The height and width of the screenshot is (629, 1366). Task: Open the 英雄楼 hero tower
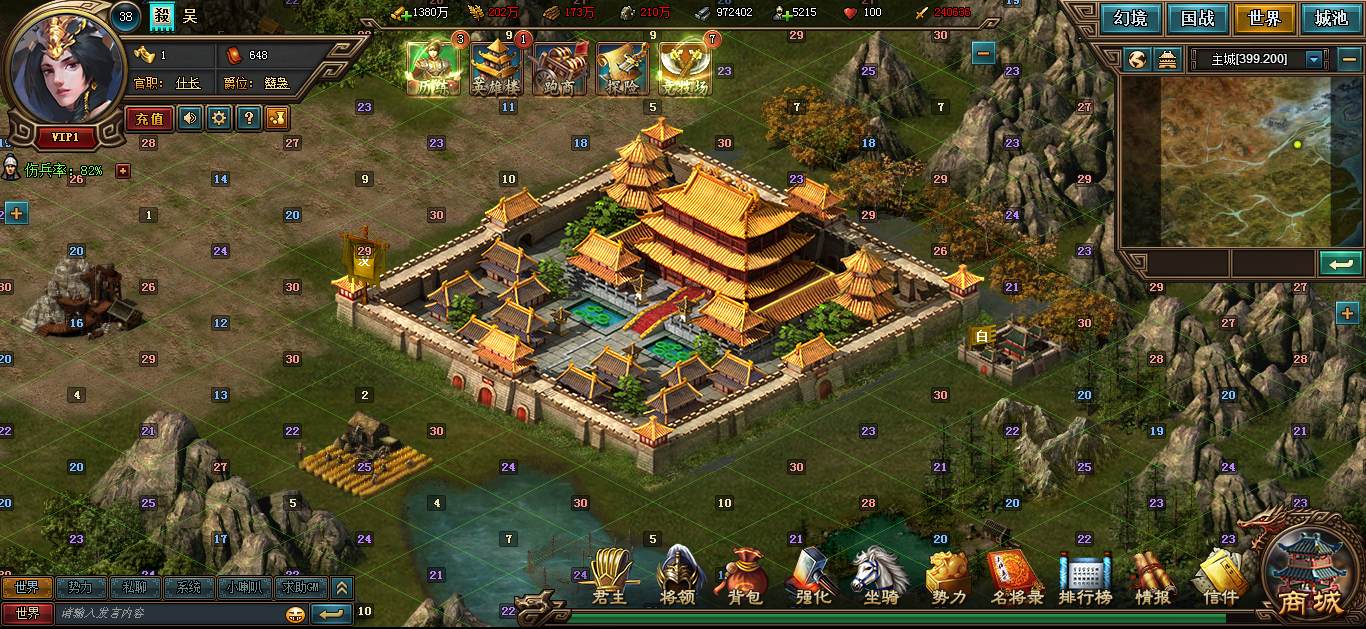pyautogui.click(x=495, y=68)
